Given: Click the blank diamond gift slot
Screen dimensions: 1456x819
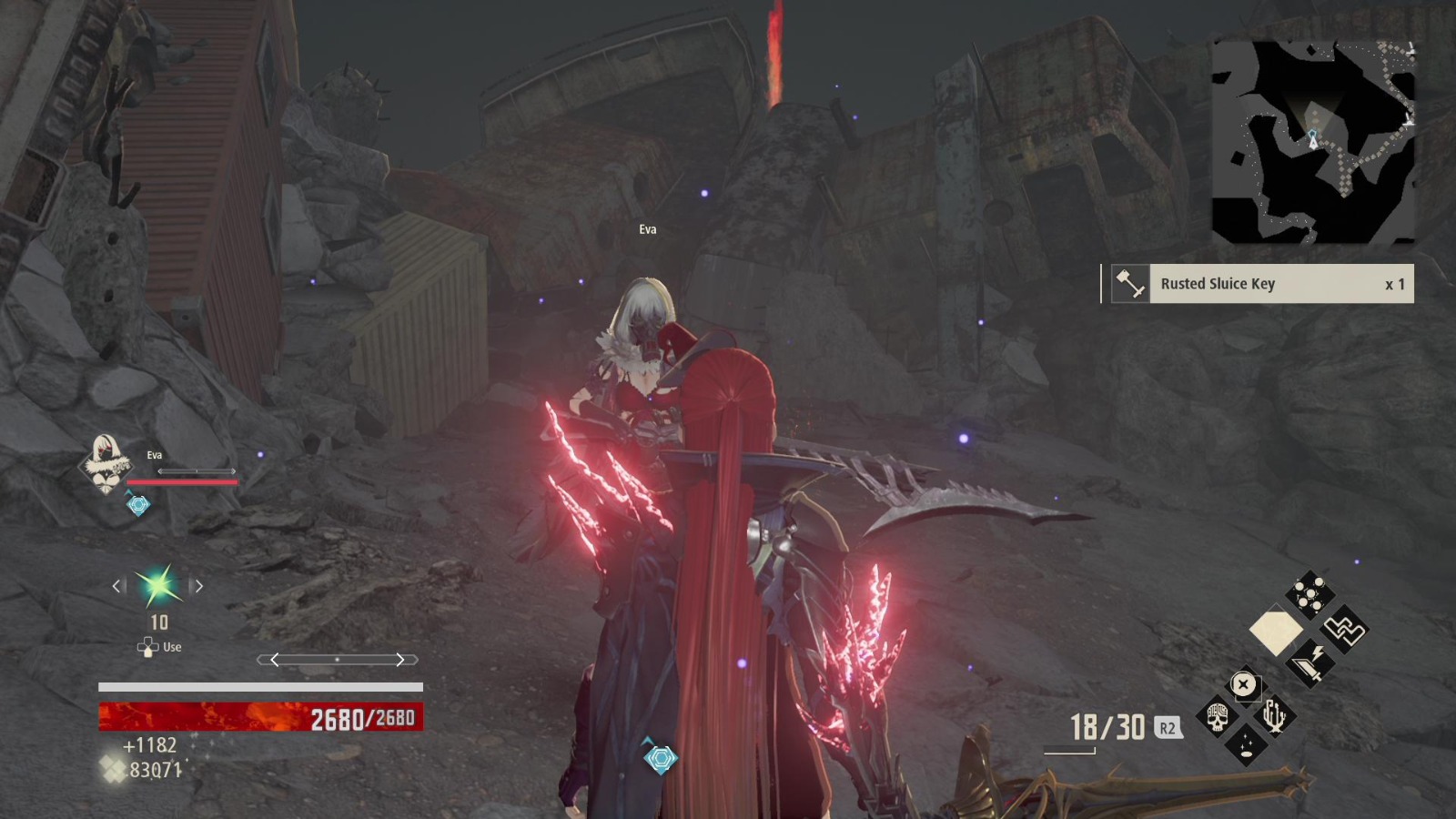Looking at the screenshot, I should [1277, 631].
